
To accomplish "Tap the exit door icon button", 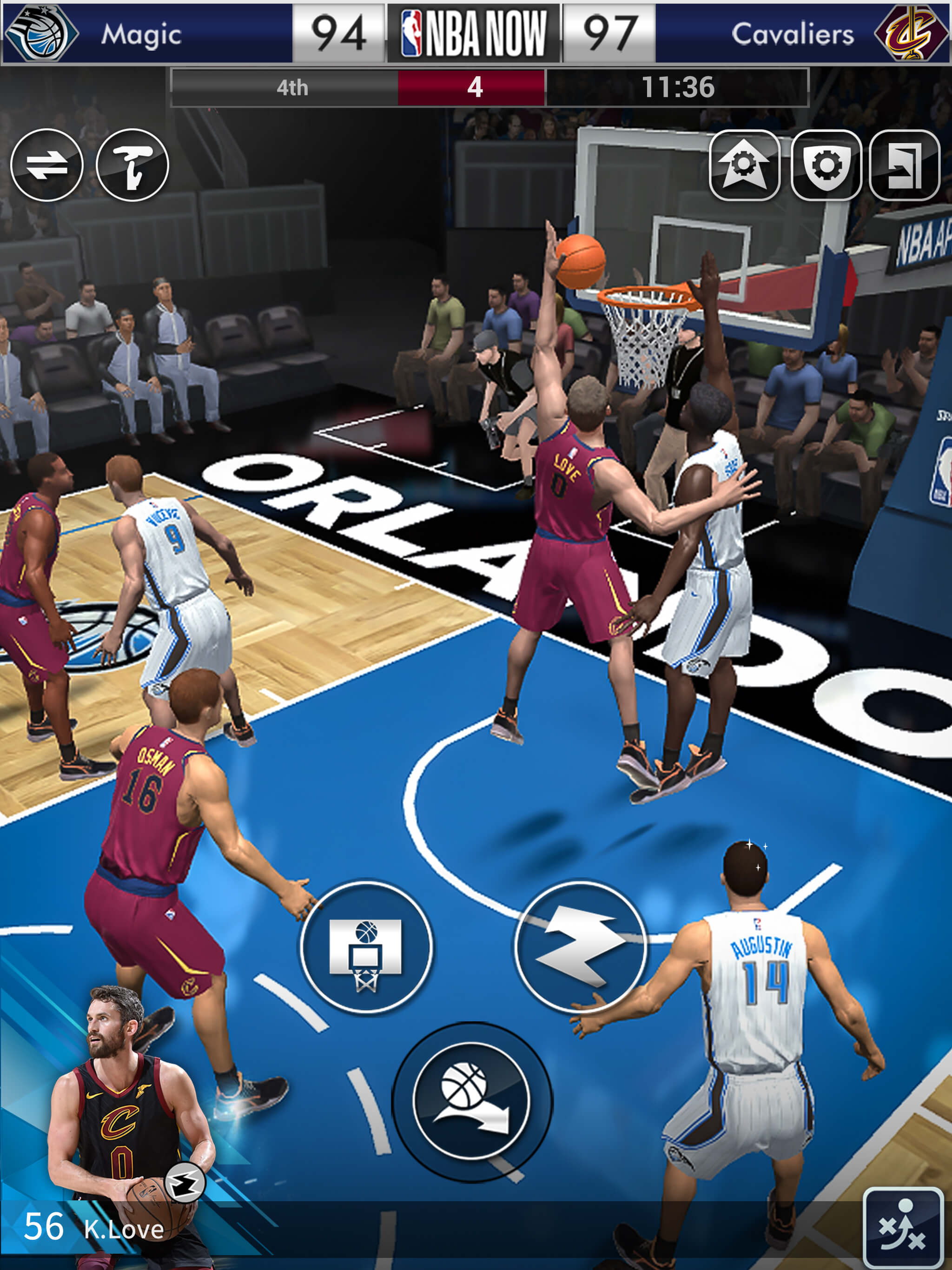I will coord(904,165).
